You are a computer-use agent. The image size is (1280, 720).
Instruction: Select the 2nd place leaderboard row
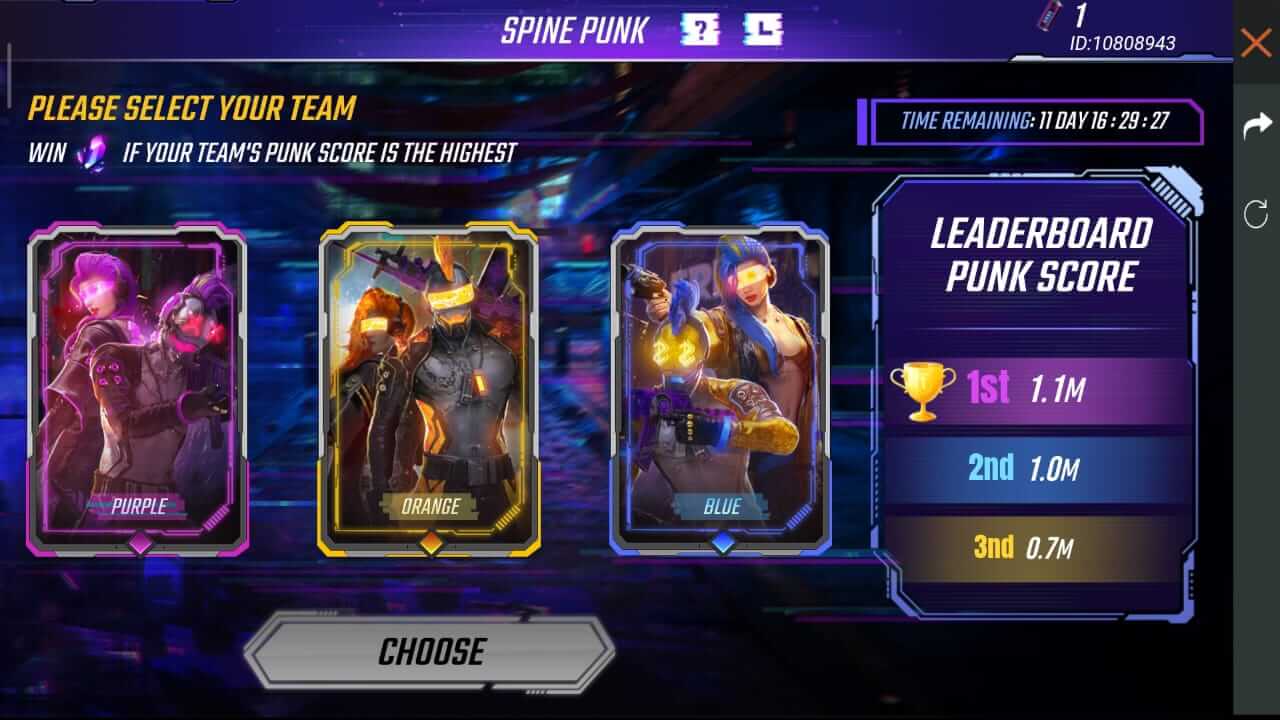pyautogui.click(x=1030, y=466)
